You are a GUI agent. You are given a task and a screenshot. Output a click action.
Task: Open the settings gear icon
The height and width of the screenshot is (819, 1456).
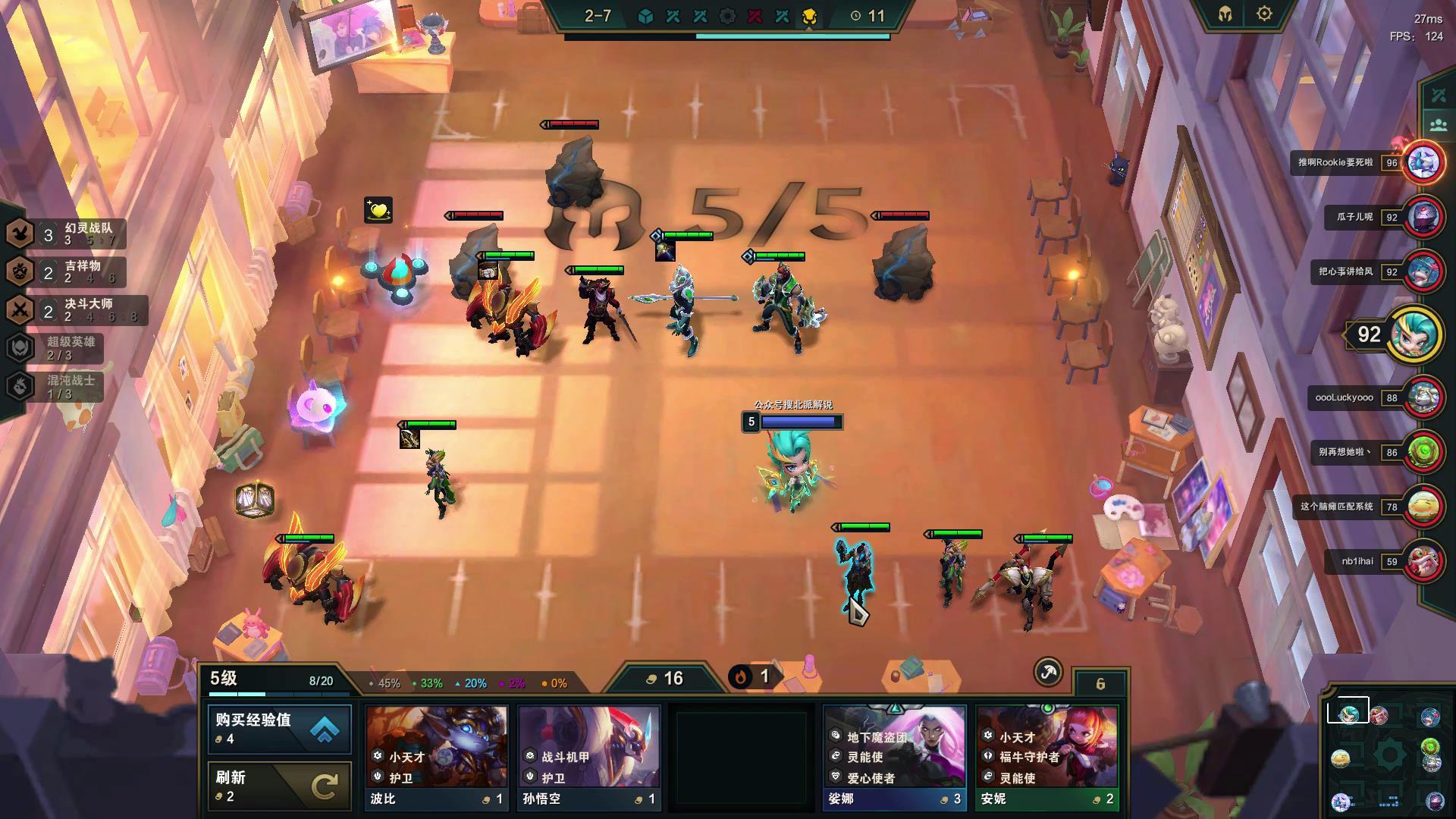[x=1264, y=14]
